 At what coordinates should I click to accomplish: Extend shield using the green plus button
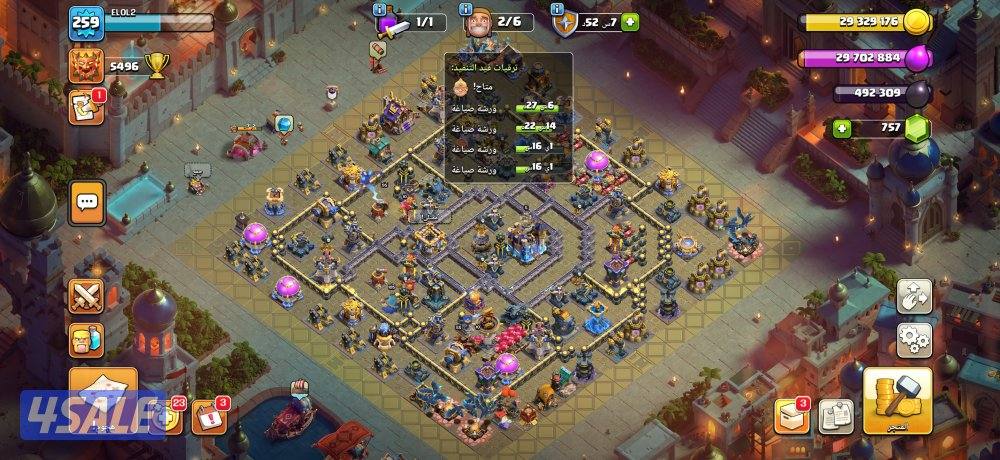pos(630,22)
